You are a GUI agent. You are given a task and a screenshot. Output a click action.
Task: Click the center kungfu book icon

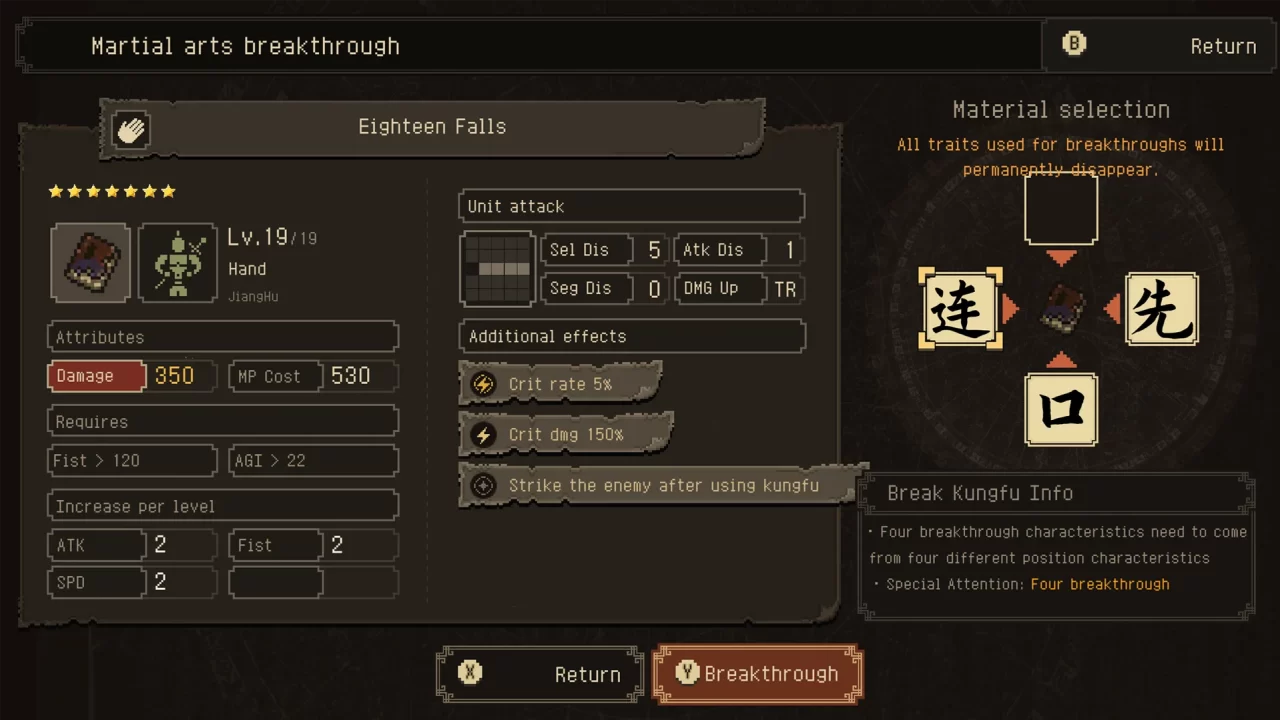1061,309
